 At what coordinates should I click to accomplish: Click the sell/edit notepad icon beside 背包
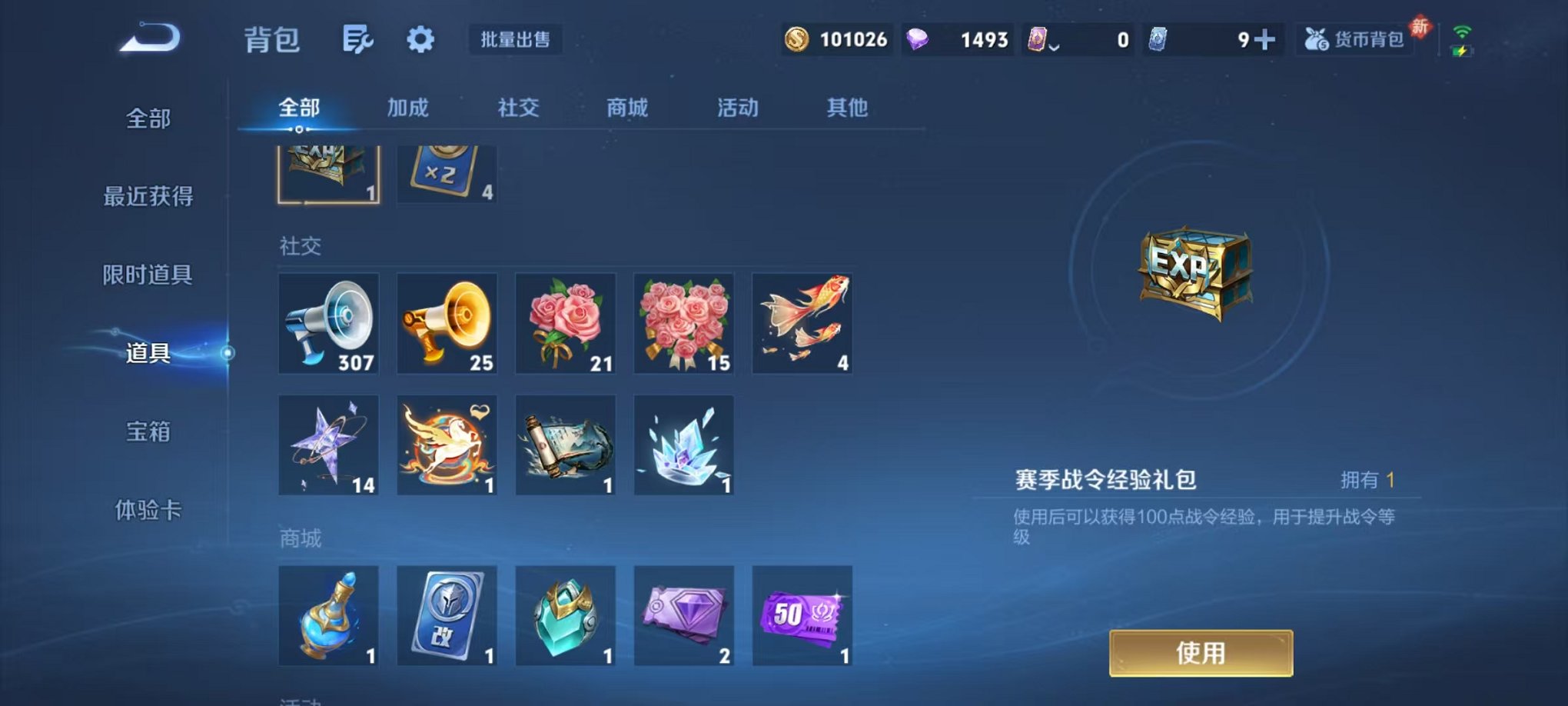pos(358,37)
